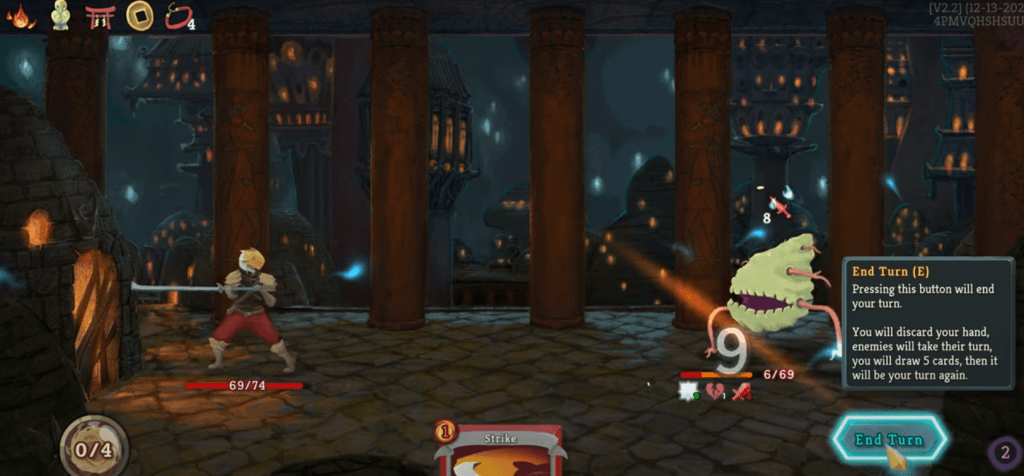Screen dimensions: 1024x476
Task: Inspect the gold coin relic
Action: (x=138, y=17)
